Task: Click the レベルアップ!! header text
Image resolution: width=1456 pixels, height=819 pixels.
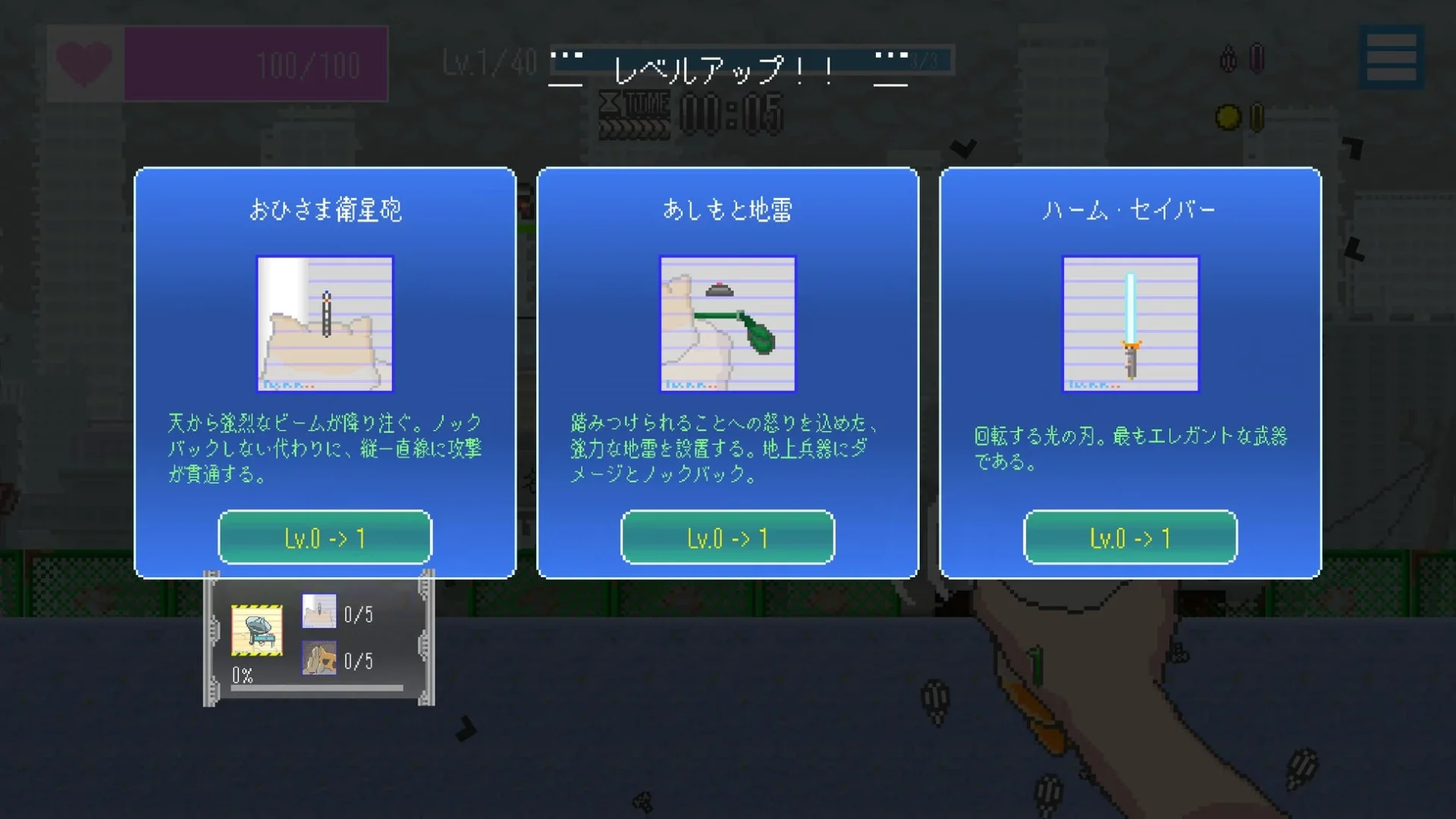Action: click(722, 70)
